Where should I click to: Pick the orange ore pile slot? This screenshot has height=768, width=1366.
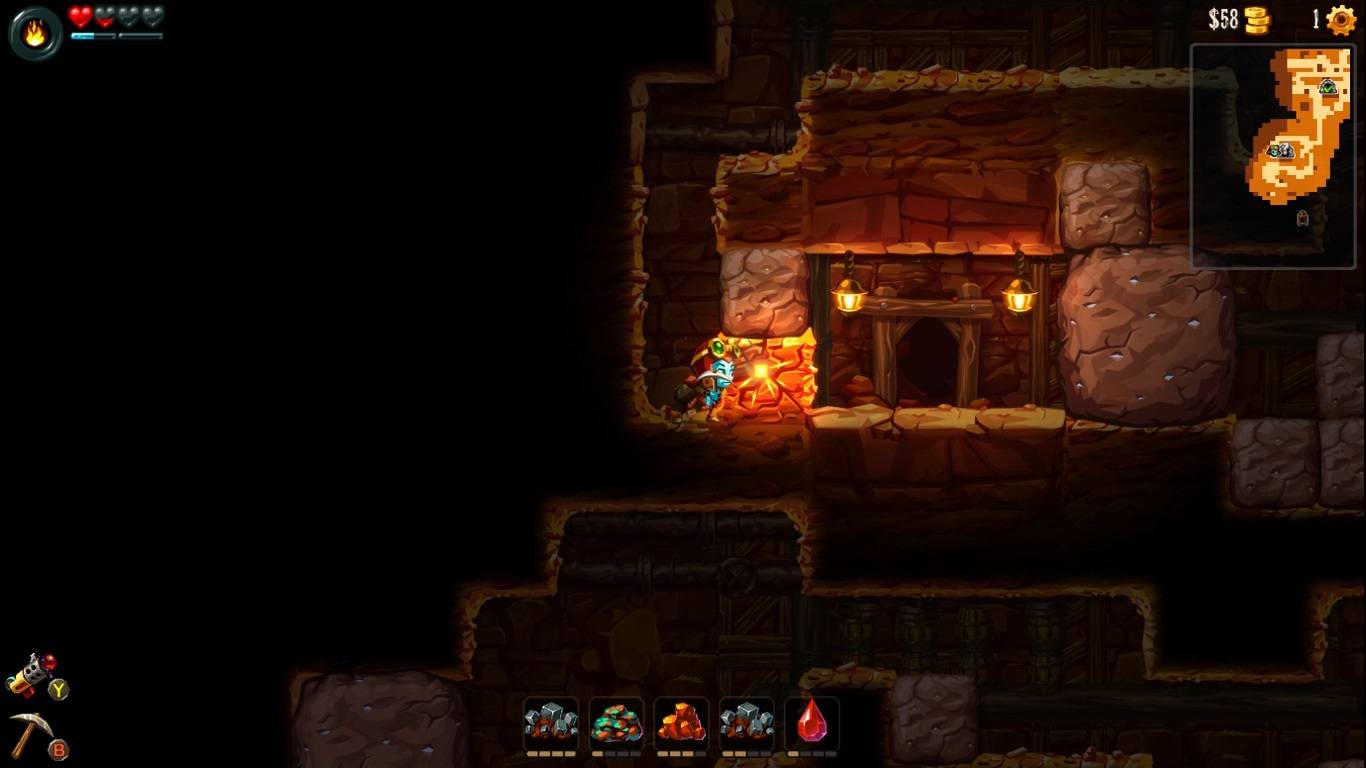[x=681, y=722]
